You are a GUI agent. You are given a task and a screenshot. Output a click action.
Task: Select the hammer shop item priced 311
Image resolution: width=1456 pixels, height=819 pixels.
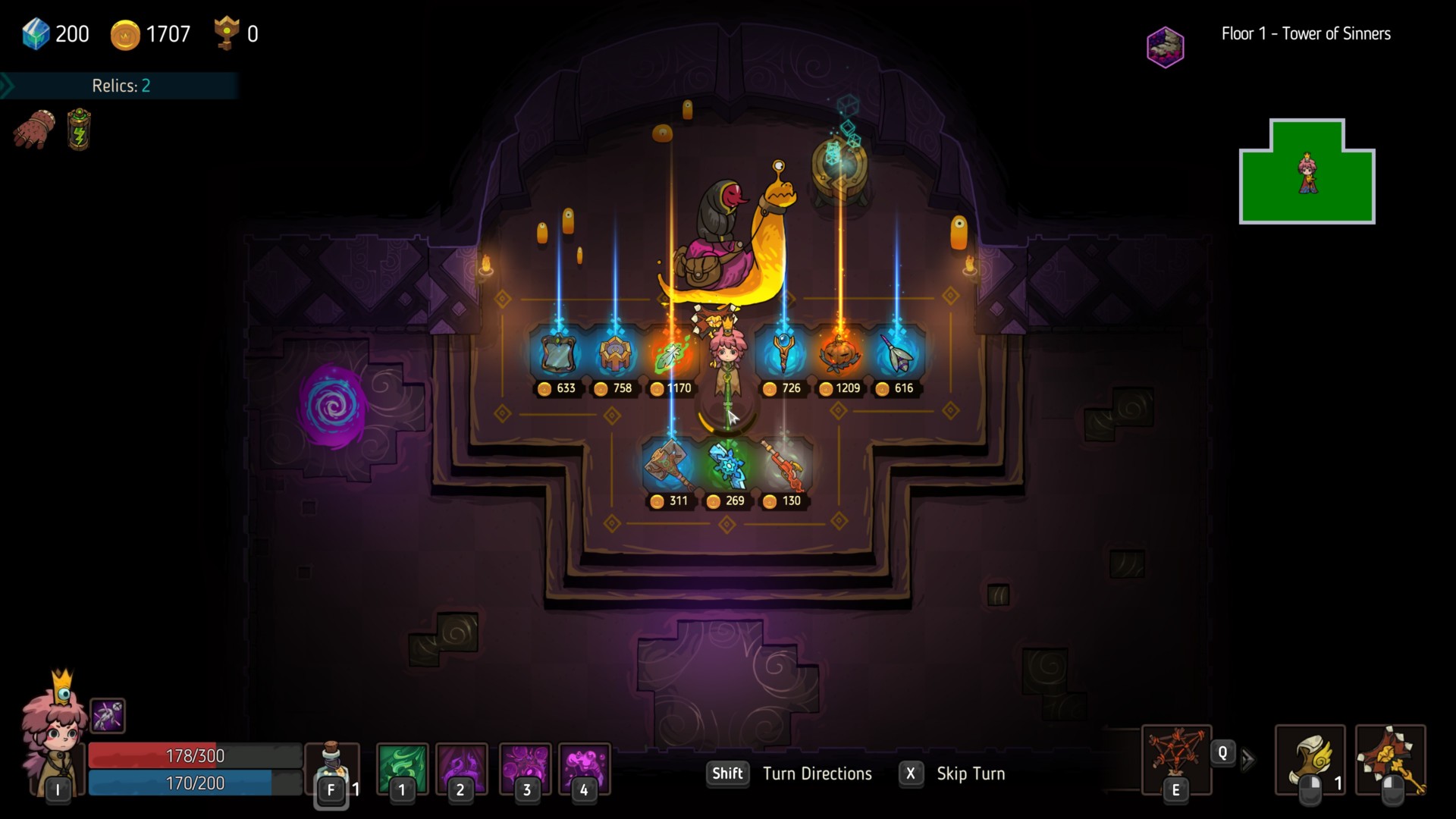tap(670, 466)
